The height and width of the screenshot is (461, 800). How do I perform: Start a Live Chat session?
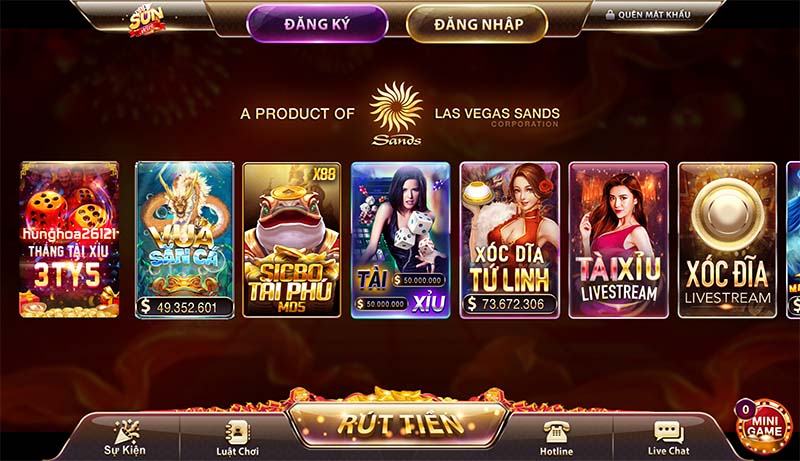coord(668,438)
